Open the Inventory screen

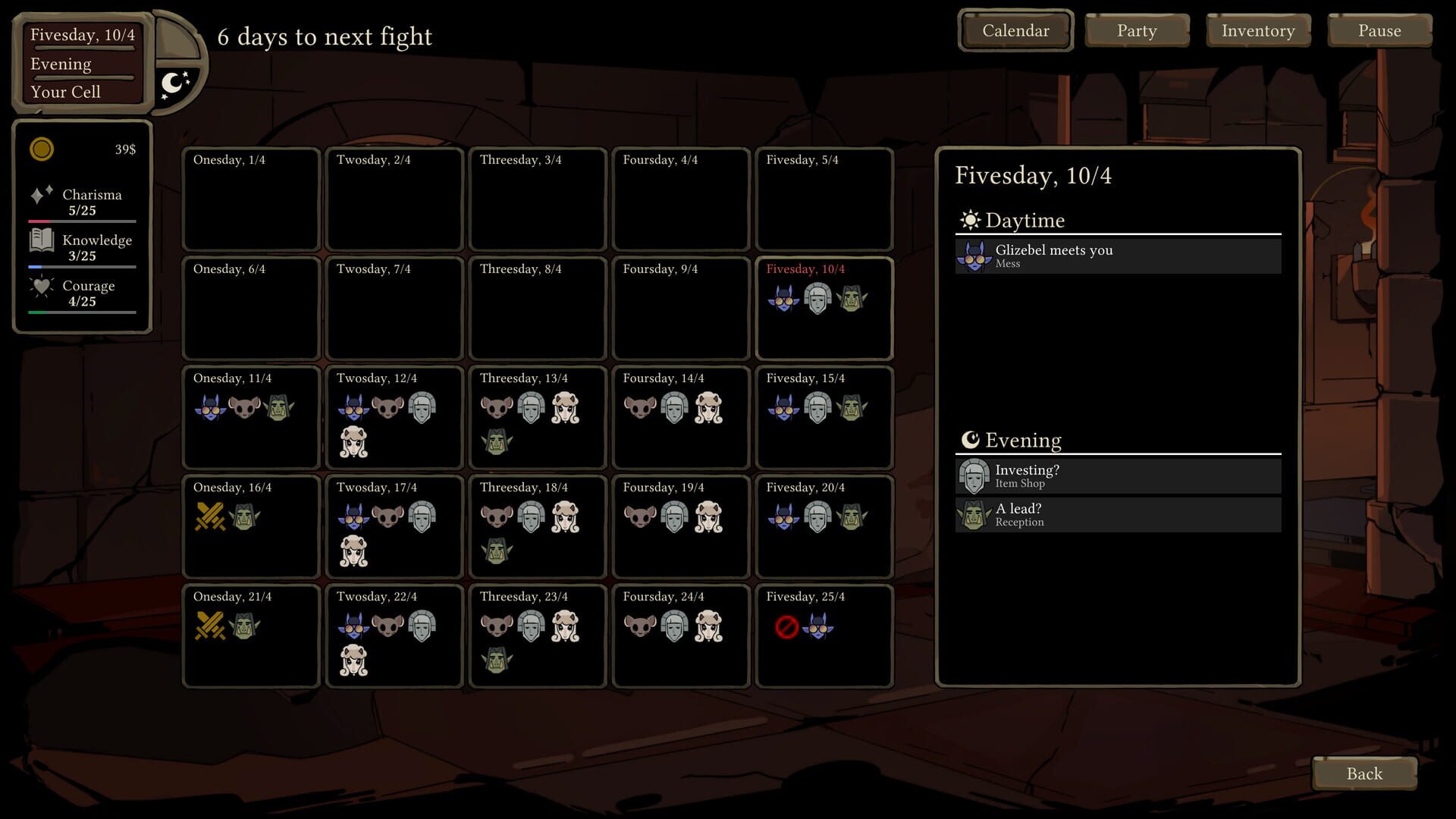(1257, 30)
